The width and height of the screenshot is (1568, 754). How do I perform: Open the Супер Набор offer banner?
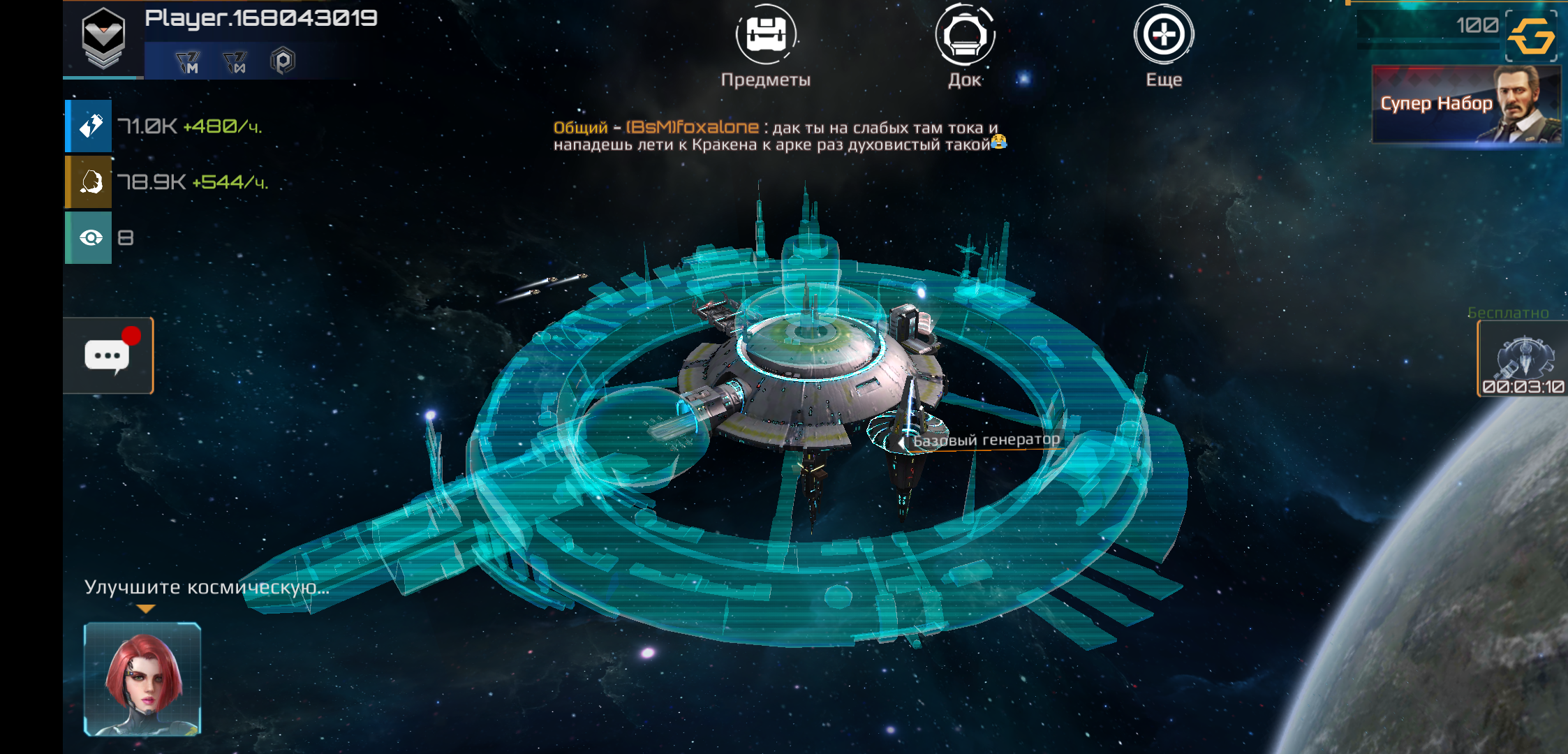pos(1465,104)
